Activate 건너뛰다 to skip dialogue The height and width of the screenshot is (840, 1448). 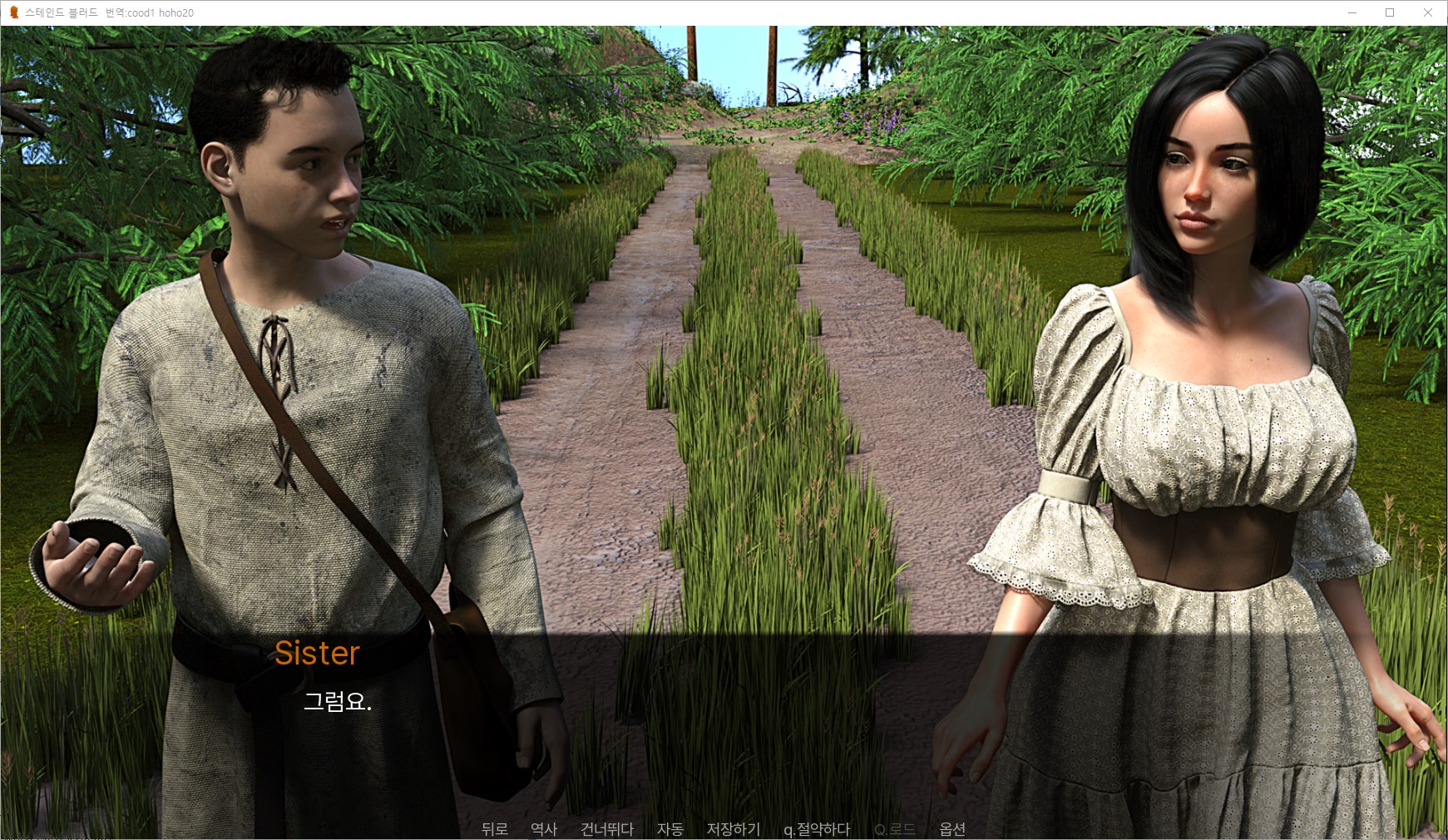pos(607,828)
